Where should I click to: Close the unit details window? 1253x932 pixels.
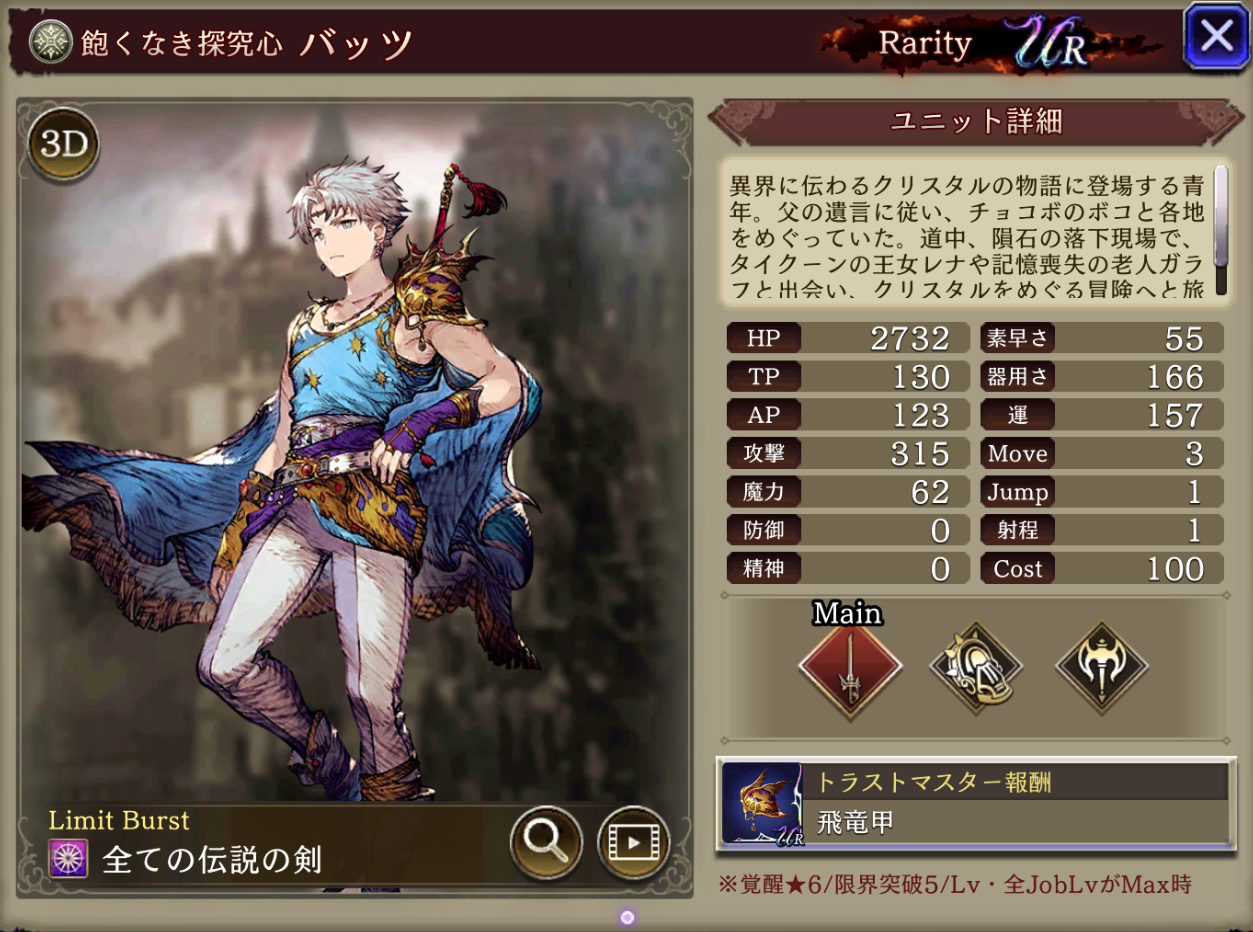click(1215, 37)
